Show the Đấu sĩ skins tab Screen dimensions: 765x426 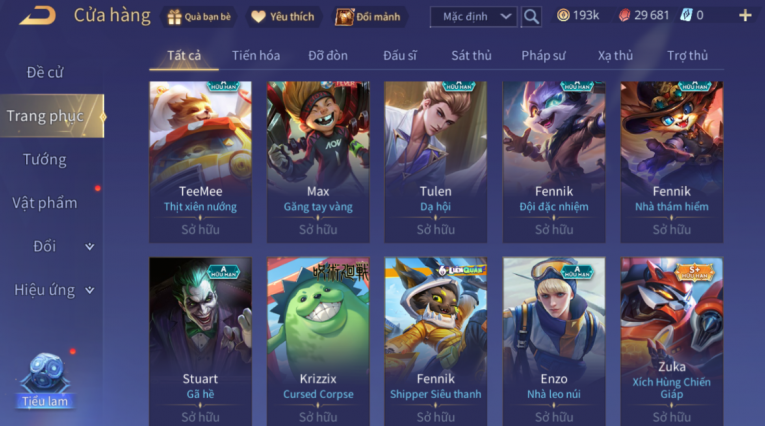click(x=400, y=56)
